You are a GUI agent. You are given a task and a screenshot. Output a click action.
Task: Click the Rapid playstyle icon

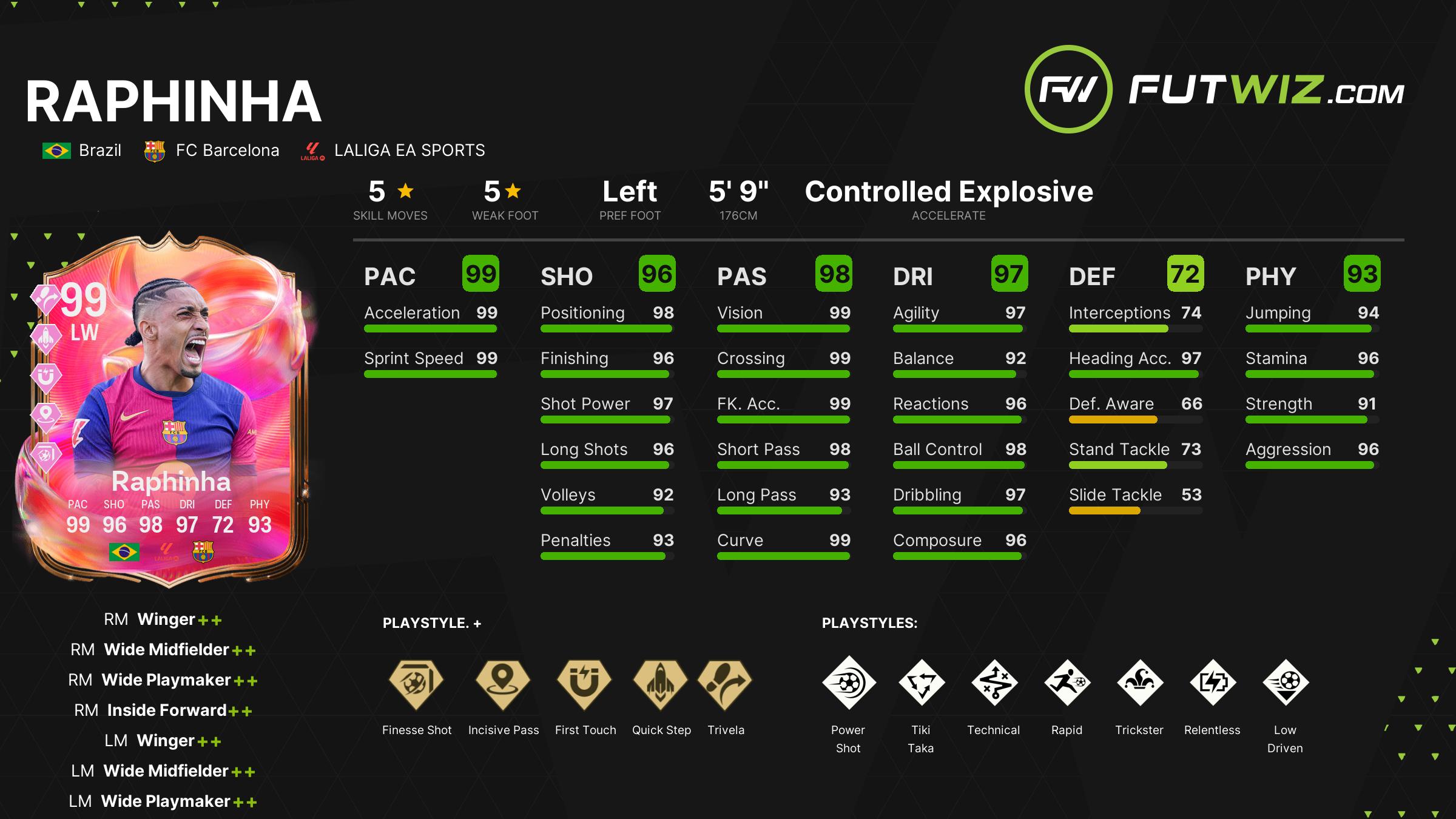(1067, 682)
